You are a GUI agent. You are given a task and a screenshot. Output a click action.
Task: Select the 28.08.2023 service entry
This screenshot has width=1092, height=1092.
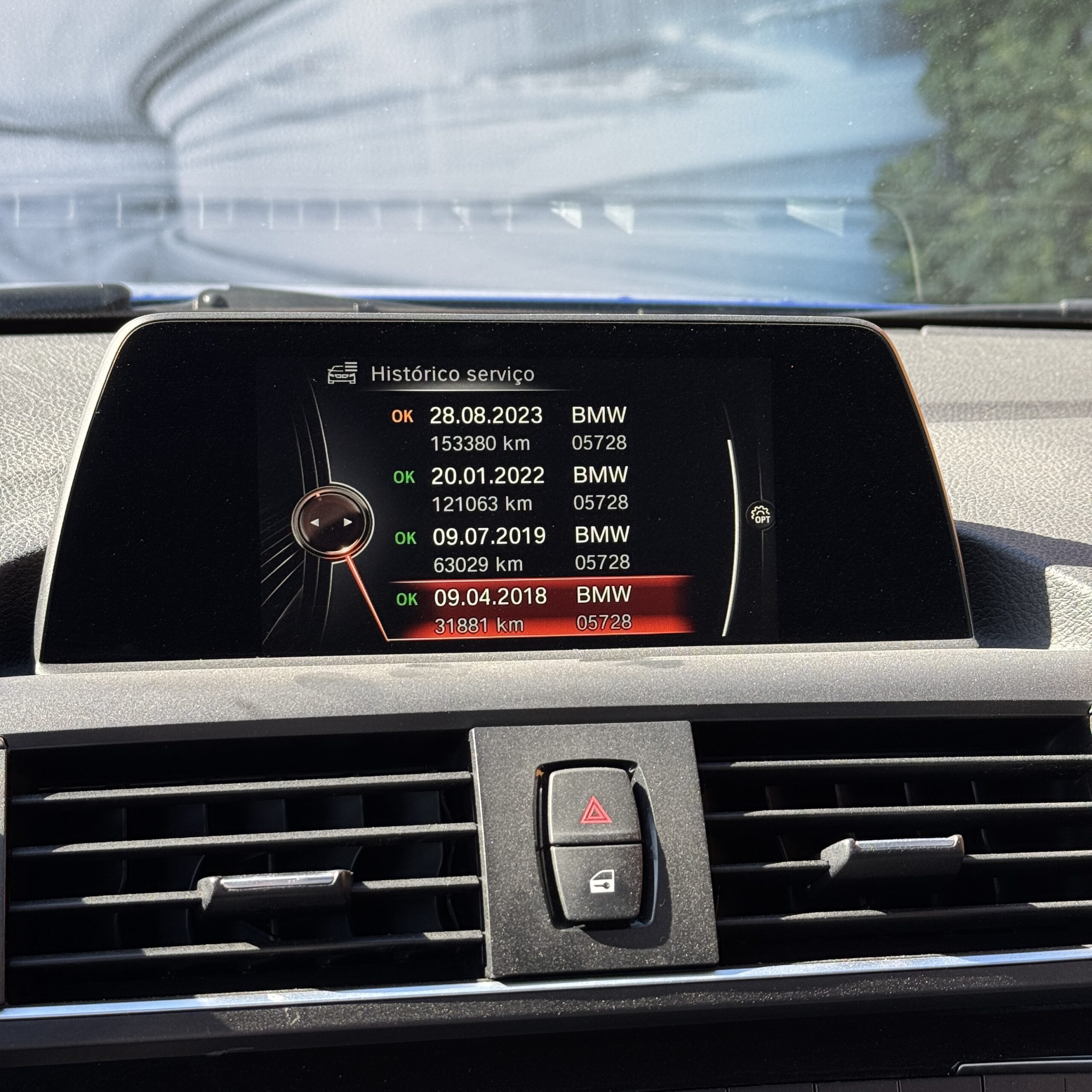pyautogui.click(x=509, y=428)
